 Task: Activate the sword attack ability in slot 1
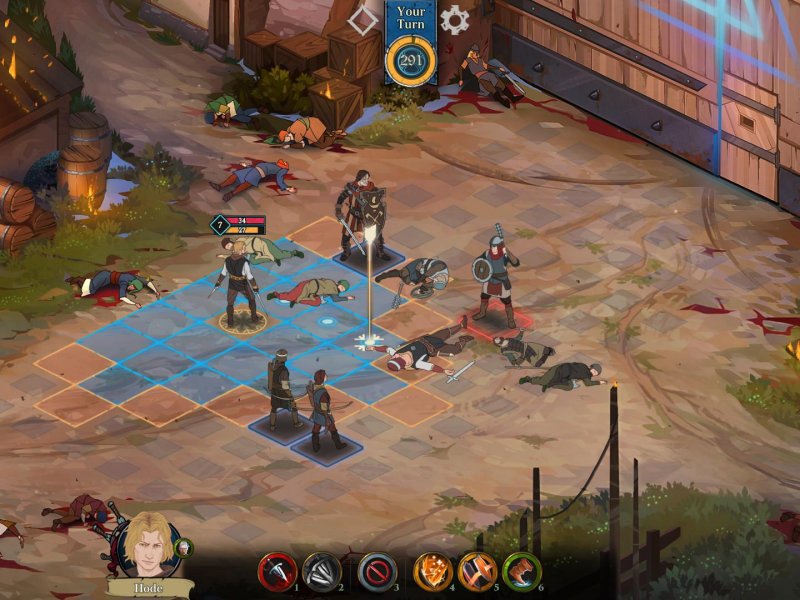pos(280,571)
